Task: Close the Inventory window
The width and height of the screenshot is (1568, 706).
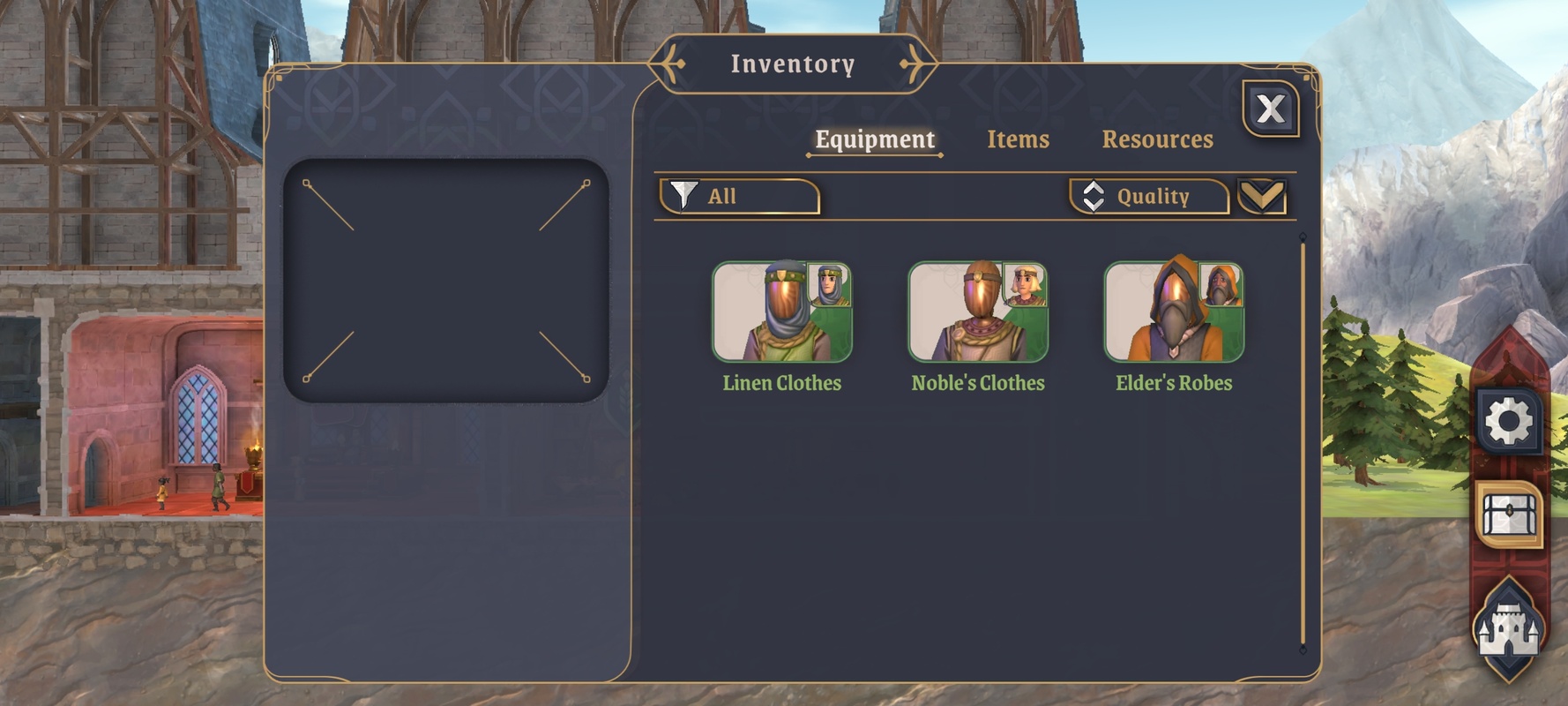Action: tap(1270, 109)
